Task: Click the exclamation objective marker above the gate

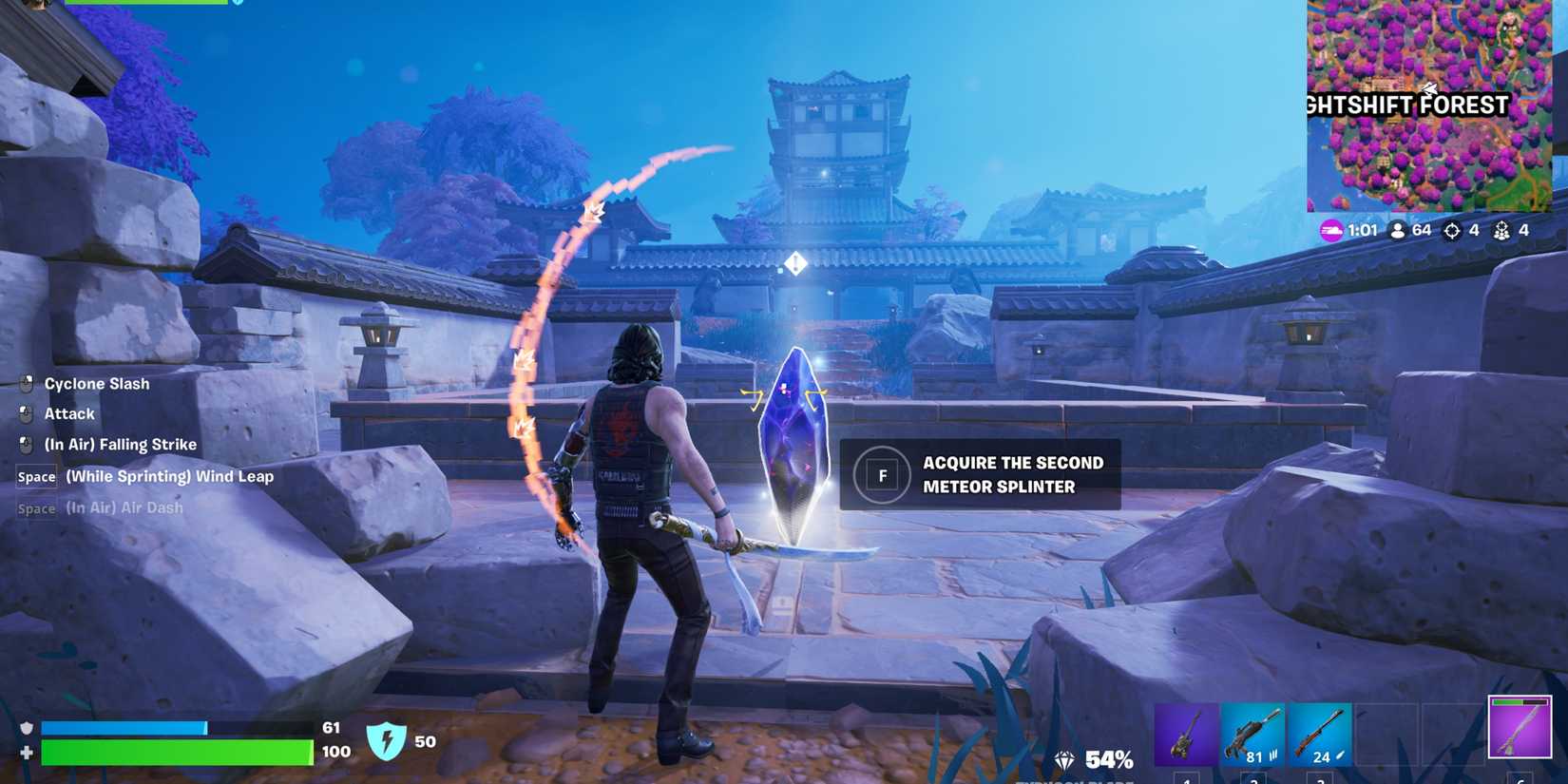Action: click(794, 262)
